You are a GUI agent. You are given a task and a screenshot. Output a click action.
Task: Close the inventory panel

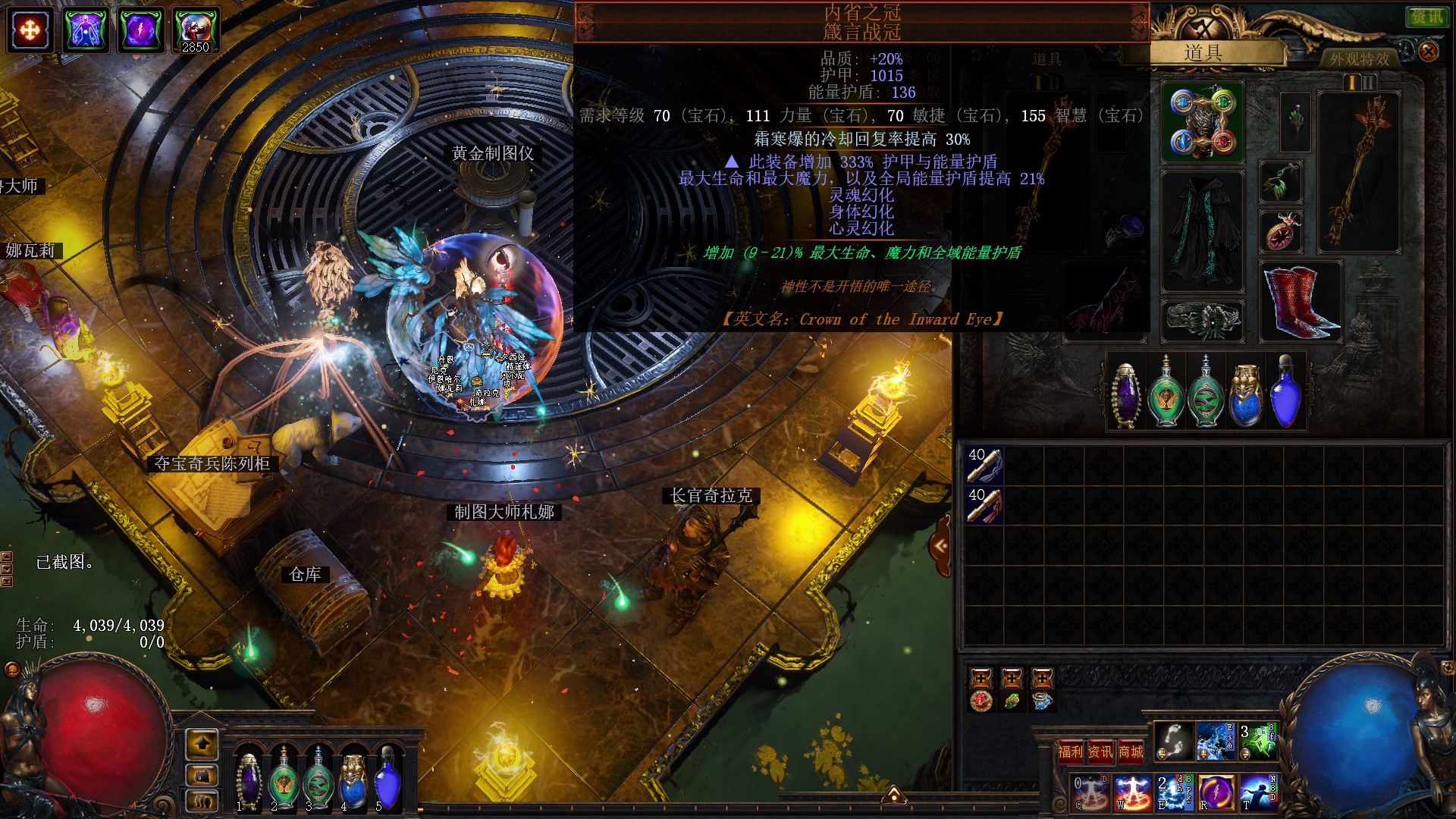click(1428, 51)
